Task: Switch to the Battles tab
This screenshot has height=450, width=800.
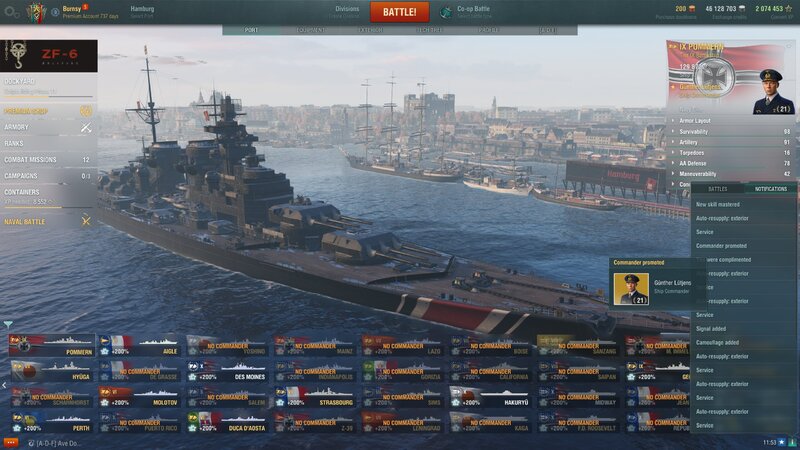Action: (717, 188)
